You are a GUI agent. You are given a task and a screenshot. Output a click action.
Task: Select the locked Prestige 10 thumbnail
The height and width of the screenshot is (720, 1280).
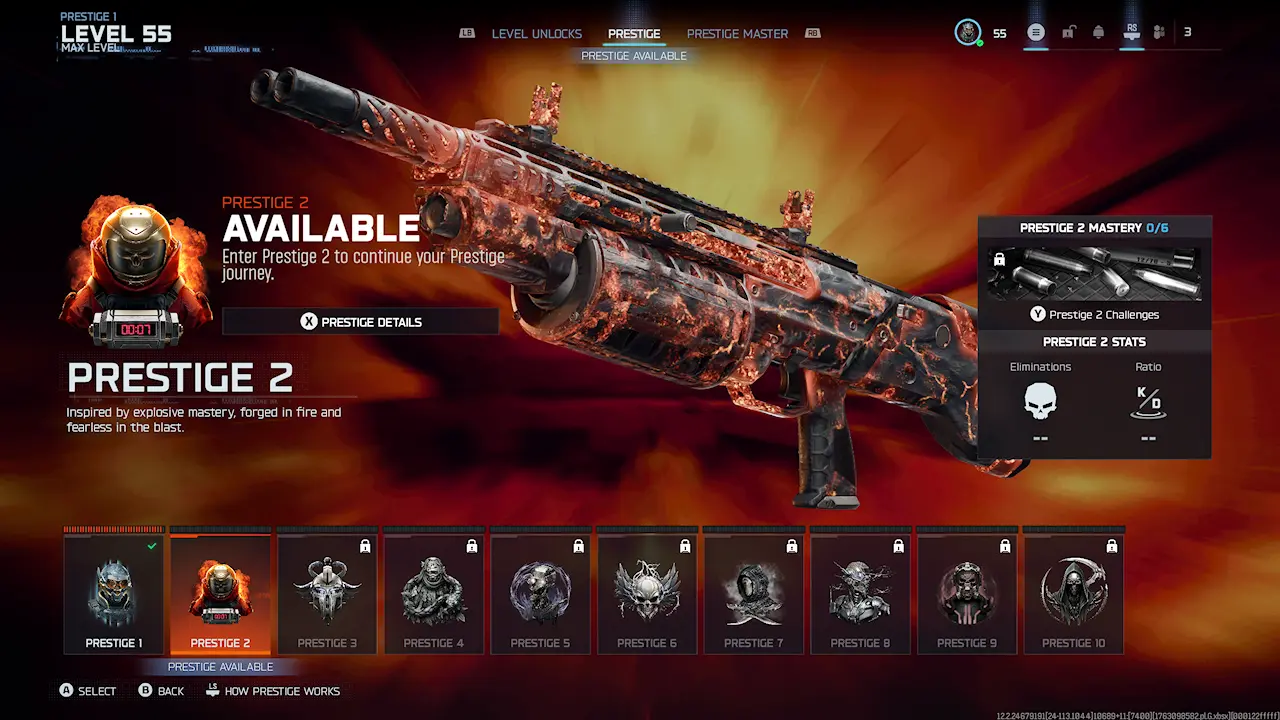[x=1074, y=590]
